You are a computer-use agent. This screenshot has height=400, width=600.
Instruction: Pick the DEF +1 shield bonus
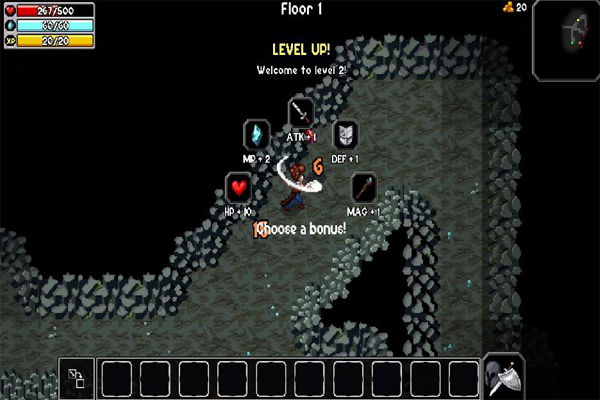tap(345, 133)
